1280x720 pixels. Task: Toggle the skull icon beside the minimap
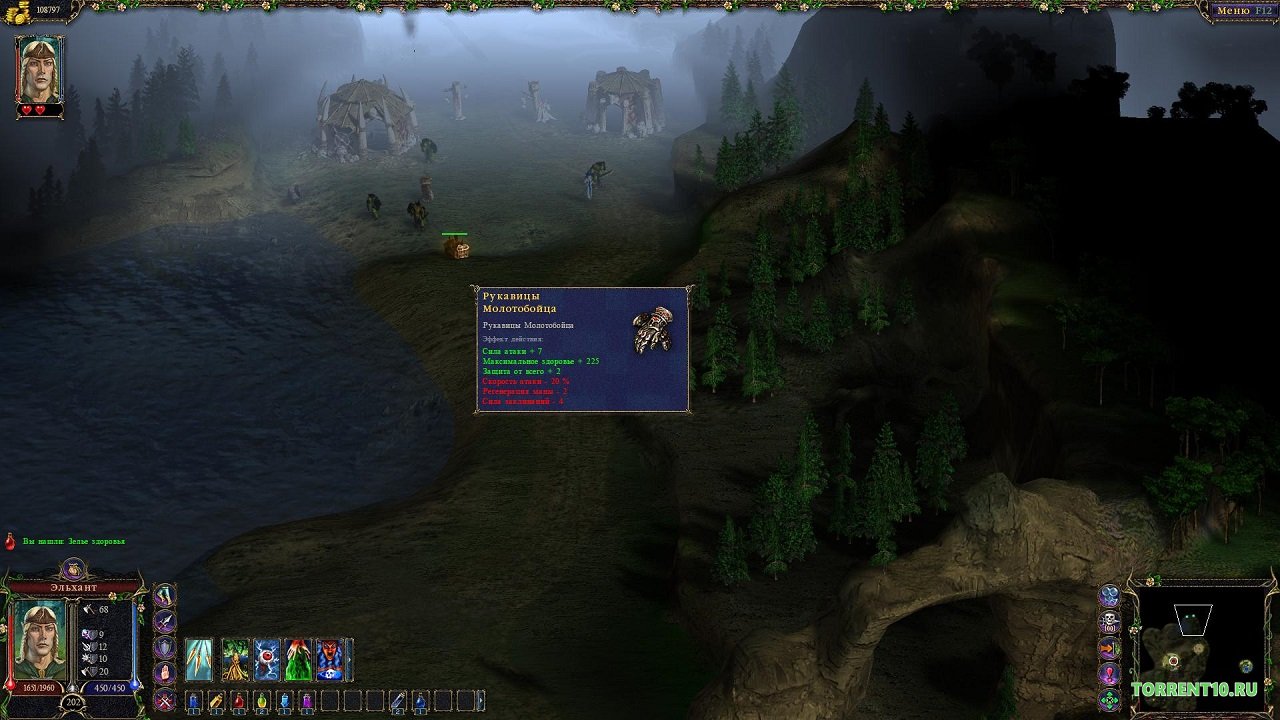click(x=1109, y=622)
